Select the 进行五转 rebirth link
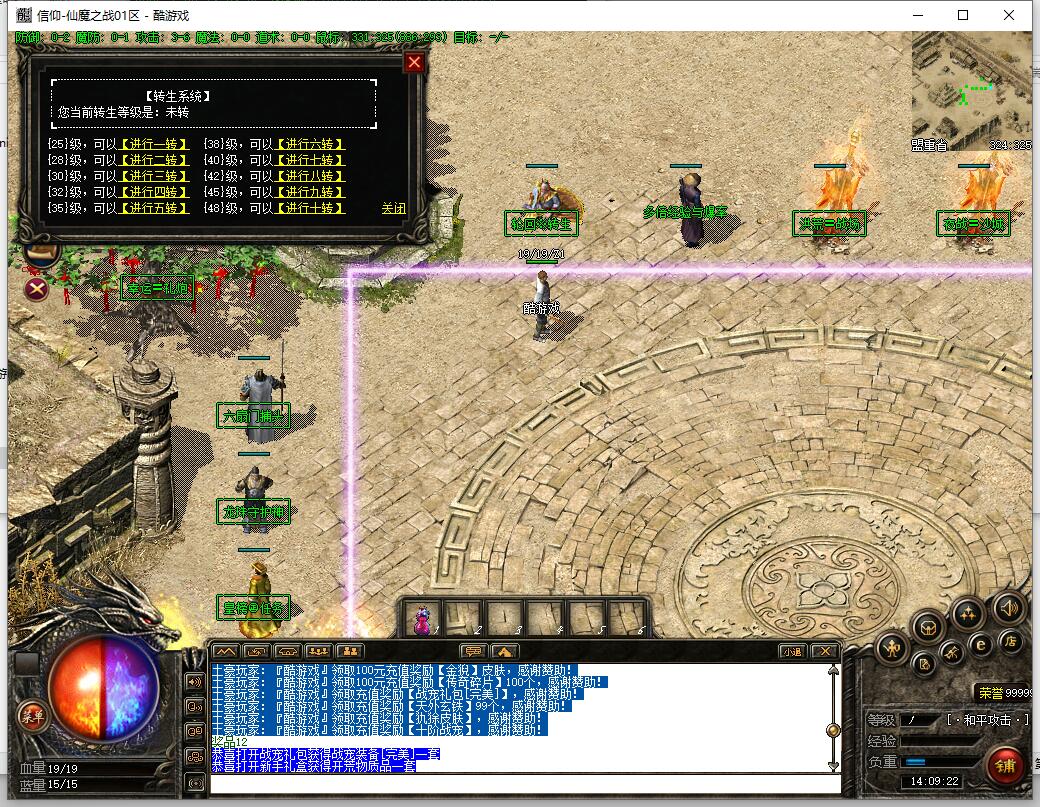1040x807 pixels. (153, 208)
